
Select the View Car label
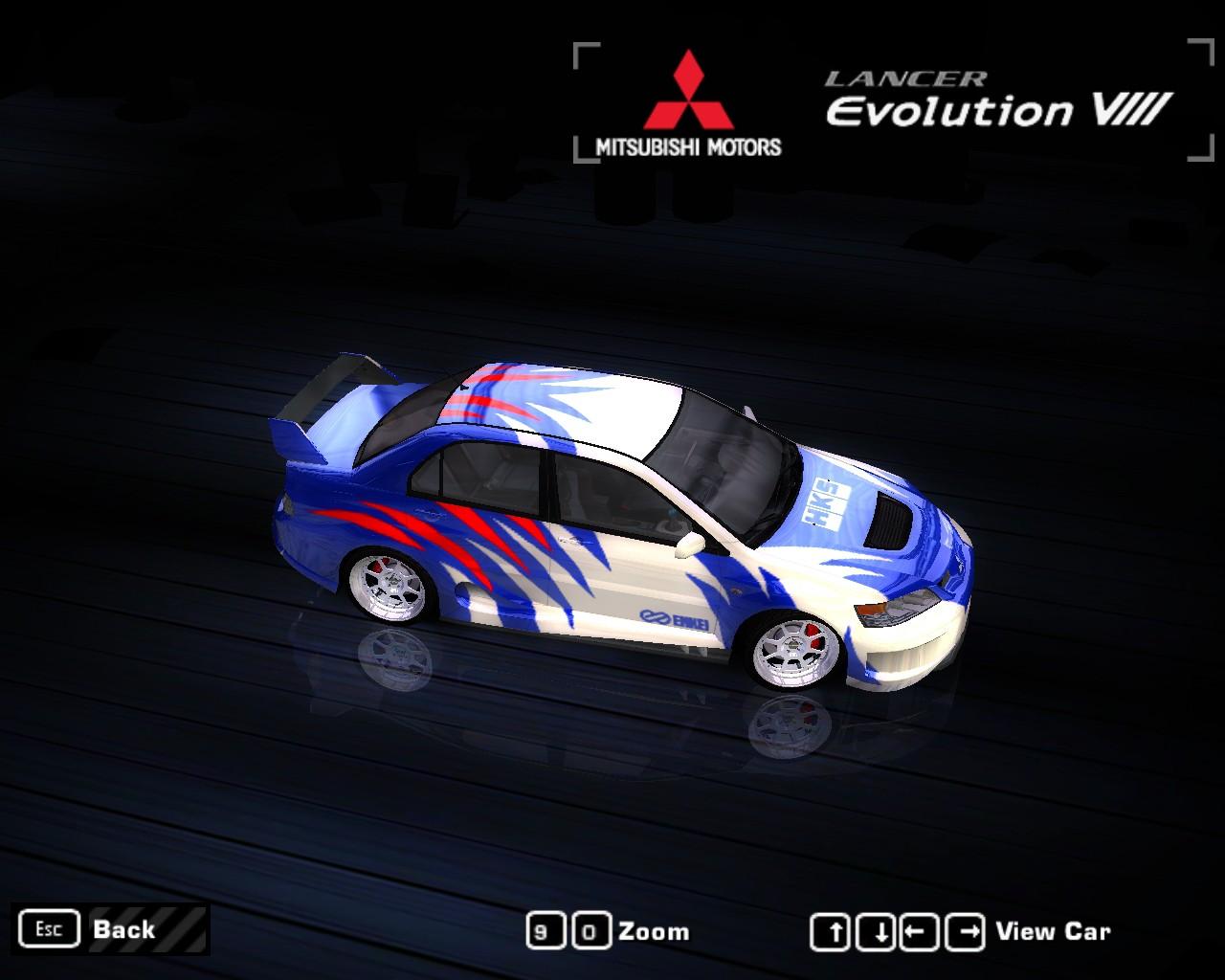click(1052, 929)
